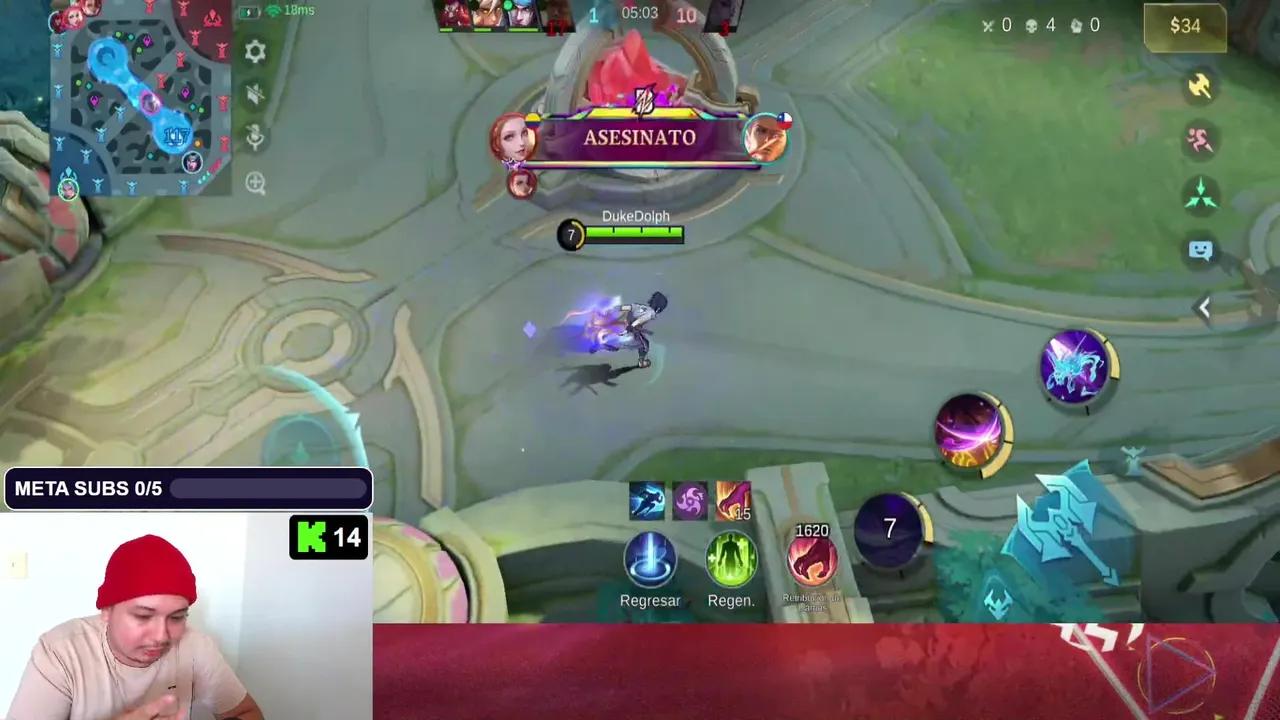Cast the purple ultimate skill on cooldown 7
Viewport: 1280px width, 720px height.
[889, 528]
